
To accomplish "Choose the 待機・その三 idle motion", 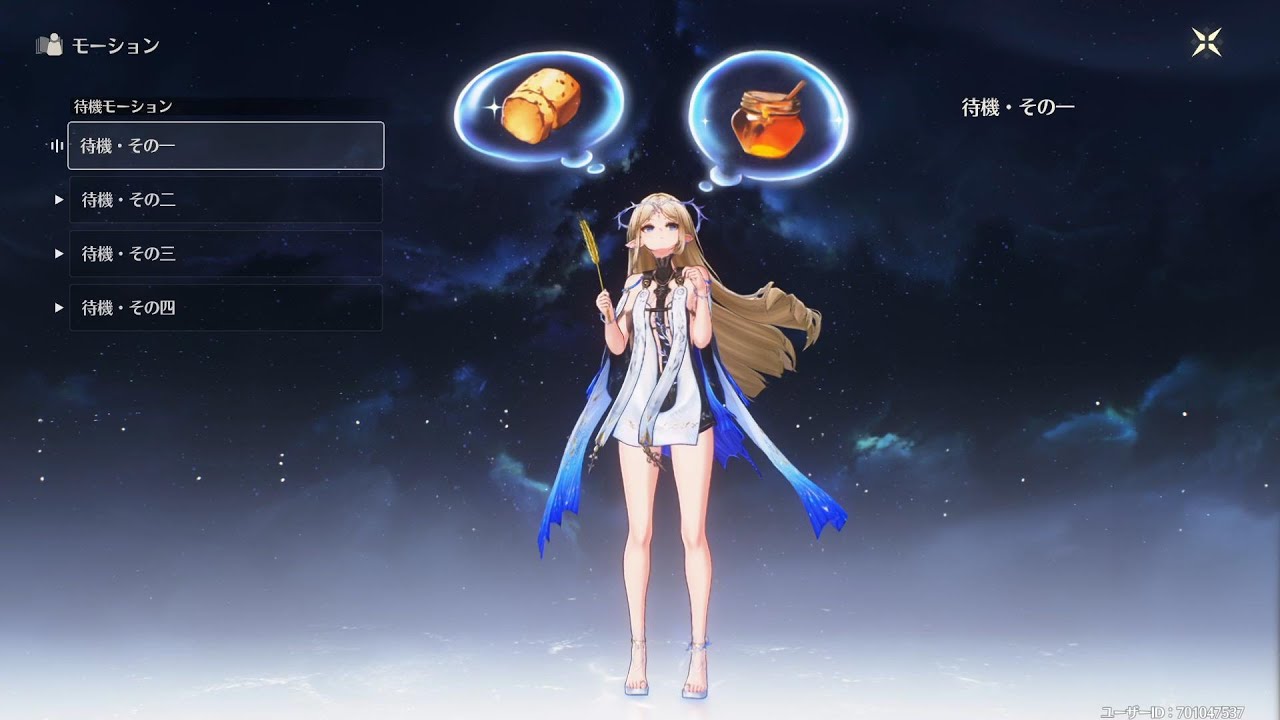I will (x=225, y=254).
